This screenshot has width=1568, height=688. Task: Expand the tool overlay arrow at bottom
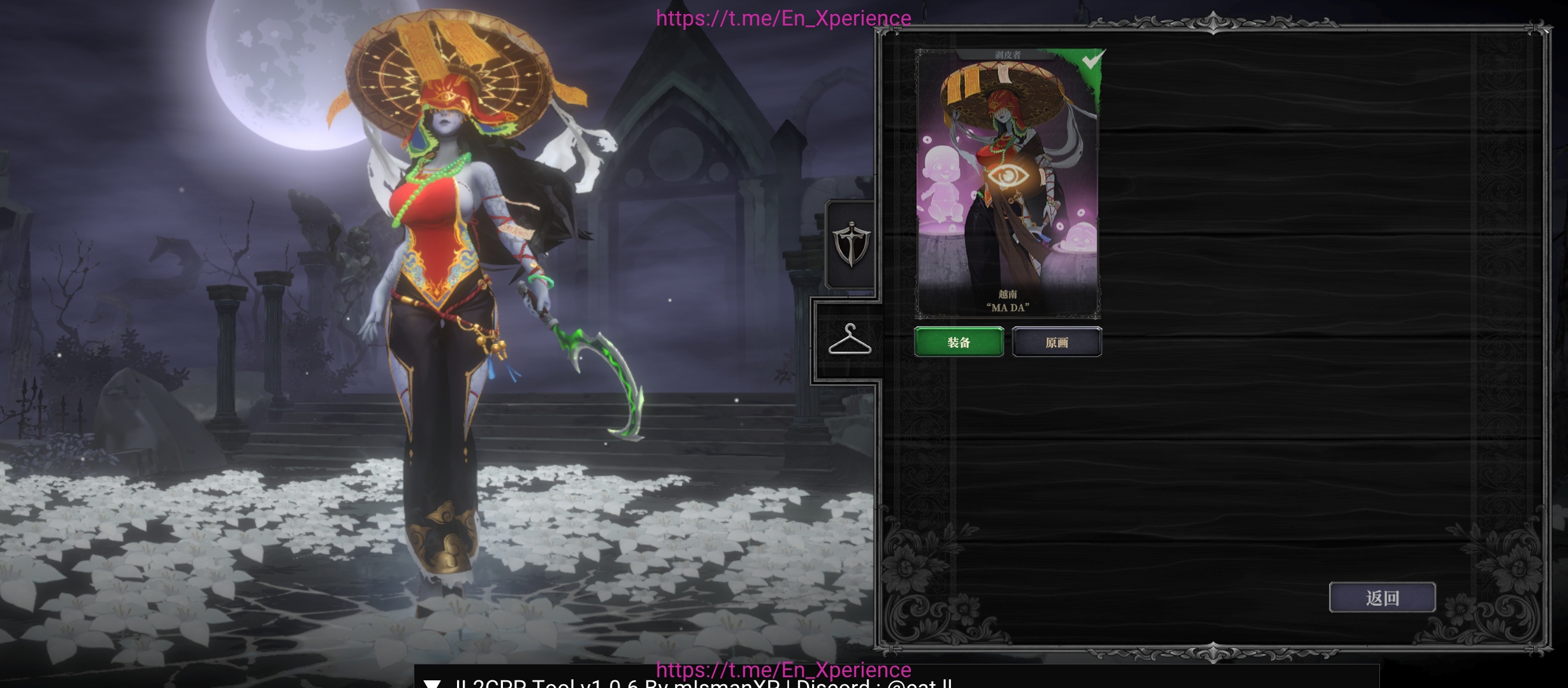[x=432, y=683]
